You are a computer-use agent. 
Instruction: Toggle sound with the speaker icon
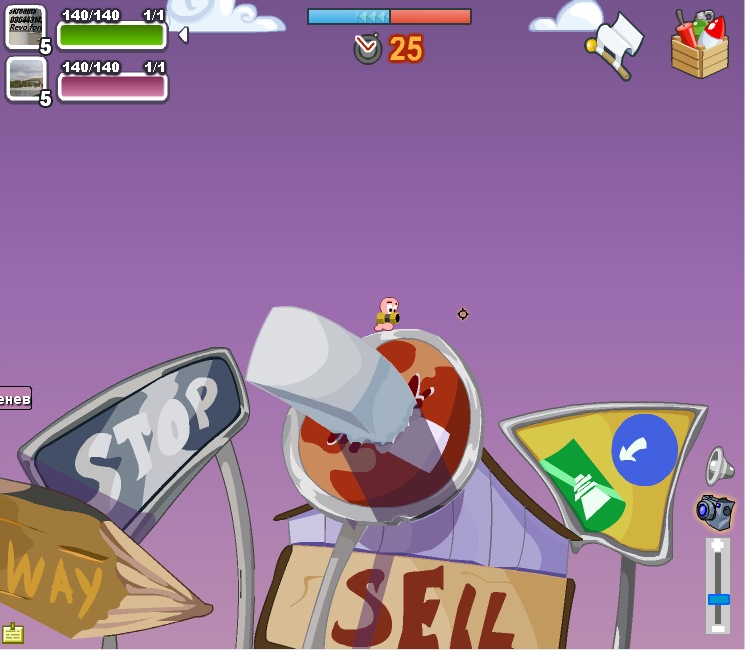718,465
